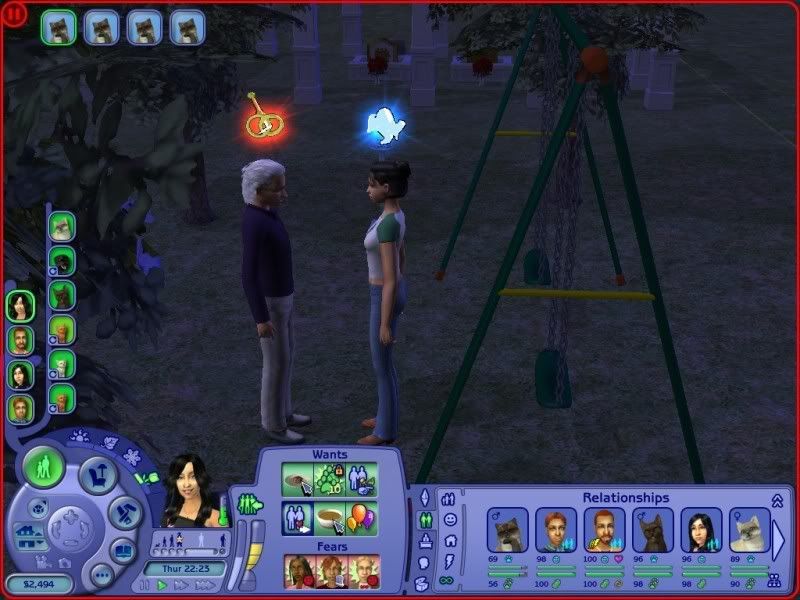Image resolution: width=800 pixels, height=600 pixels.
Task: Switch to the bearded man household portrait
Action: point(20,340)
